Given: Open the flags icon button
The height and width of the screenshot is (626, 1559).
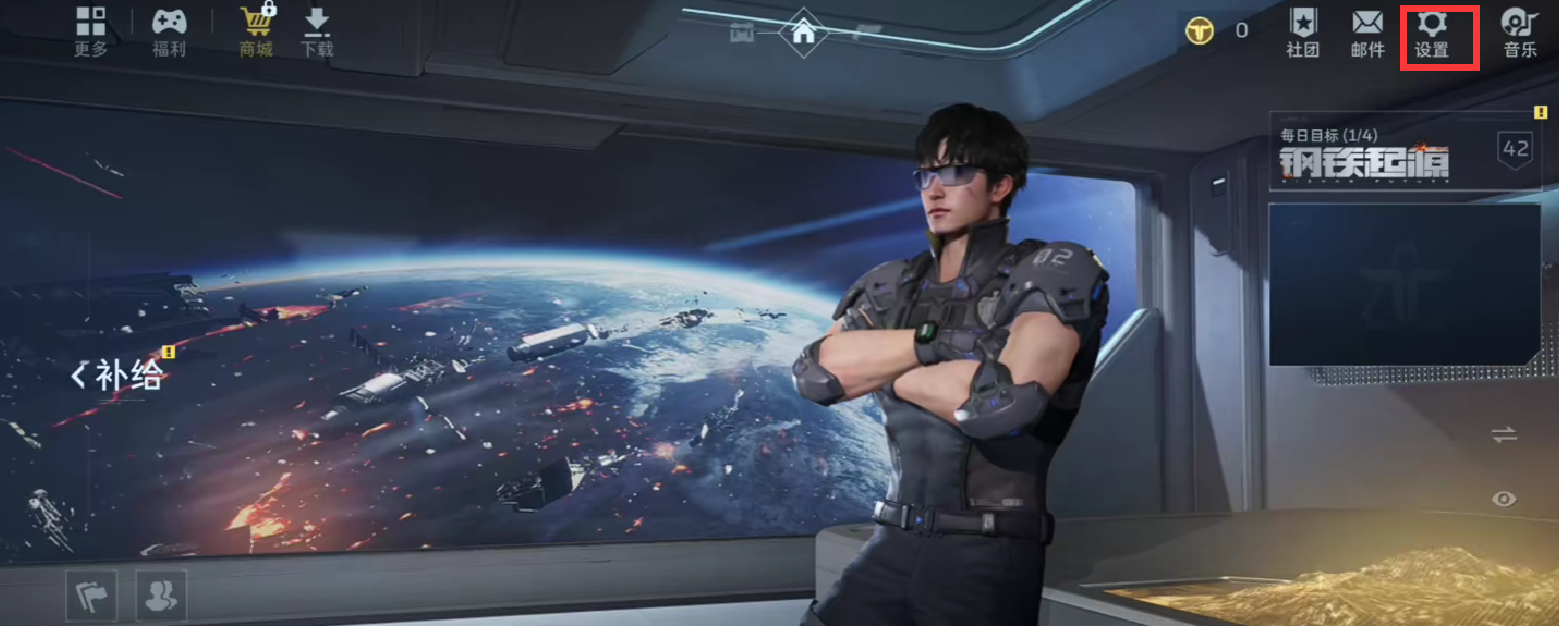Looking at the screenshot, I should [x=91, y=595].
